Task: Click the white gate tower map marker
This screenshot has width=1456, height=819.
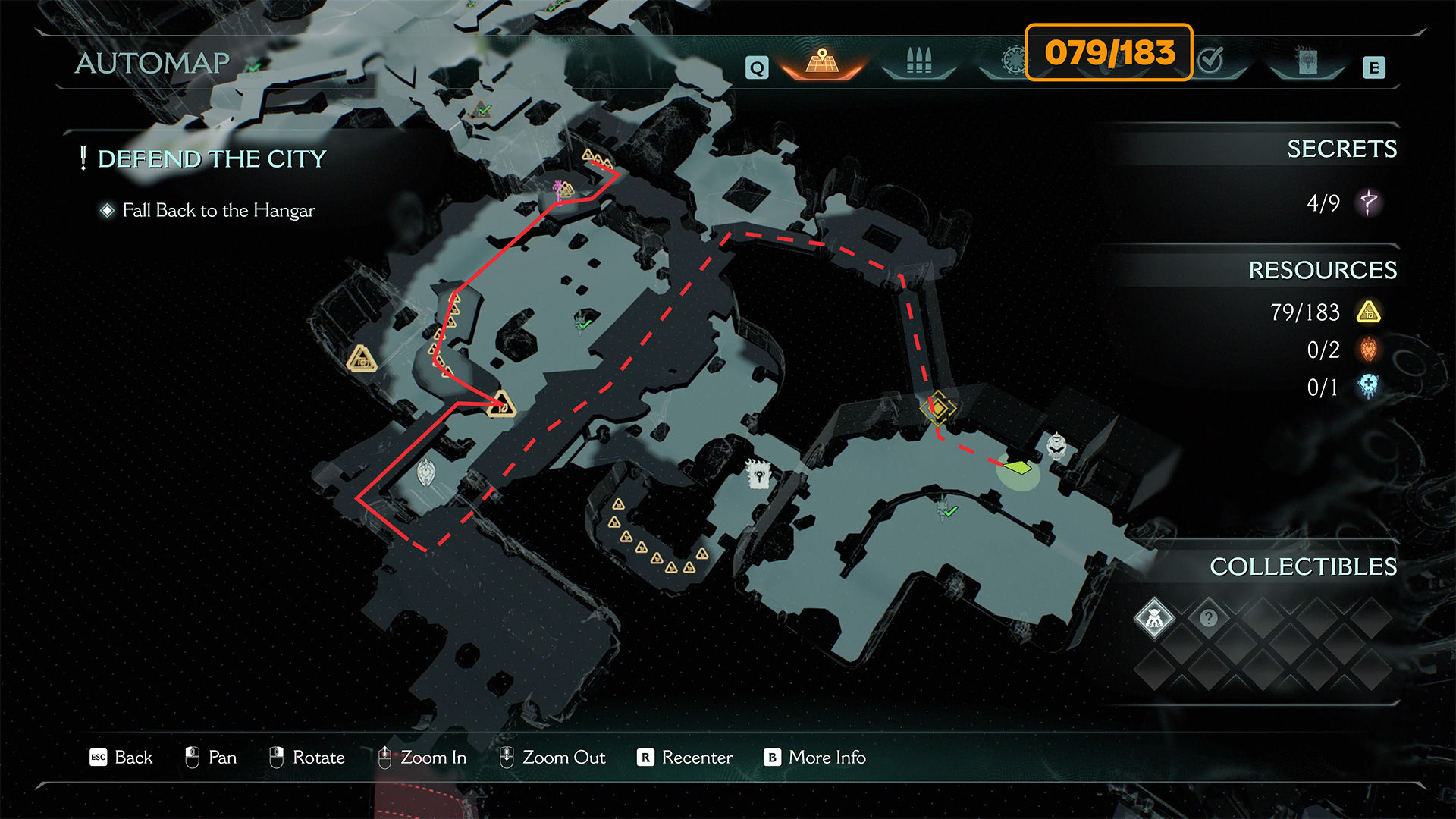Action: (x=758, y=474)
